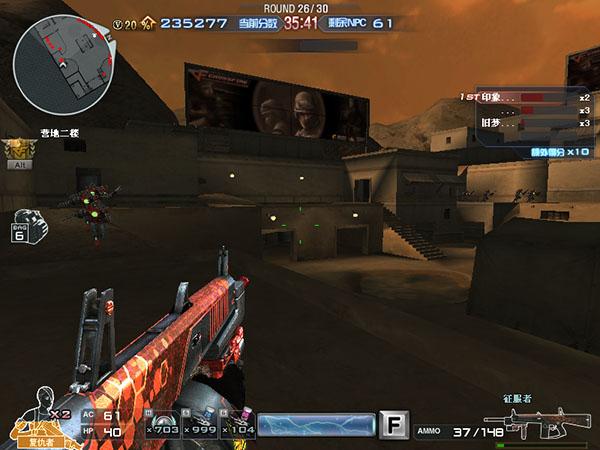Select the gold badge Alt icon

(16, 151)
